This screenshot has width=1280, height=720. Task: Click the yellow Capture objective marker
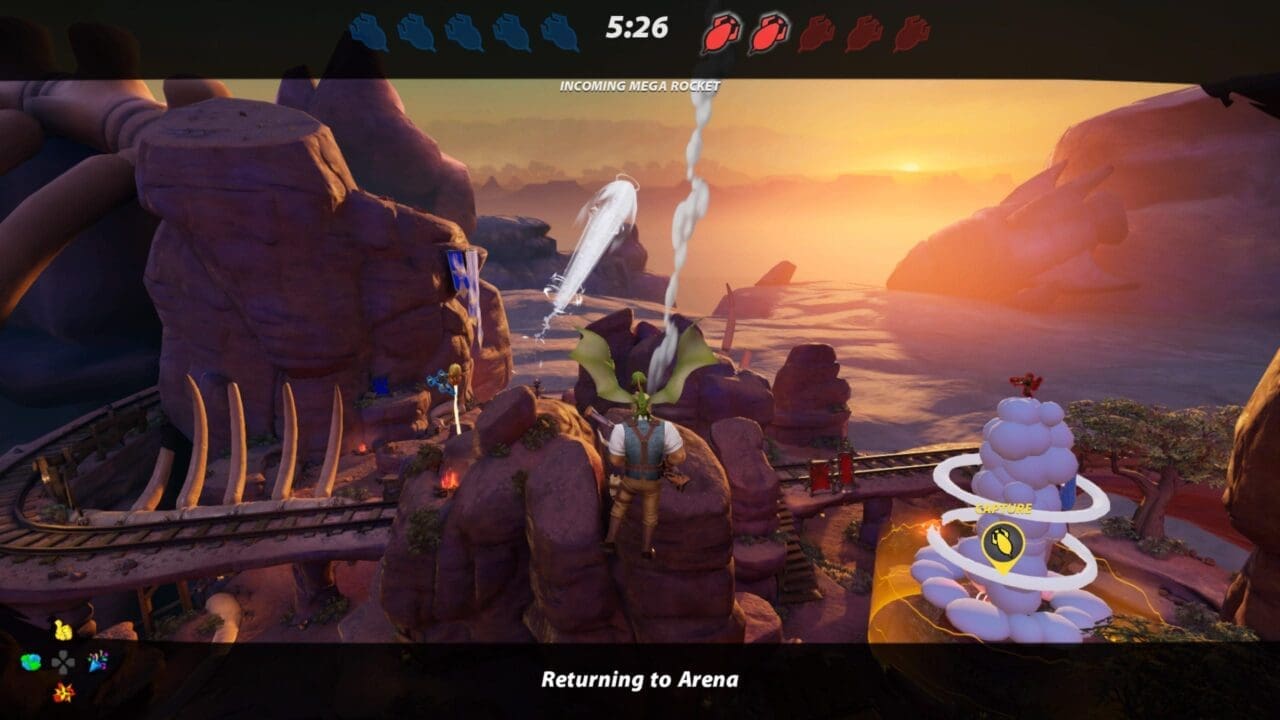(1003, 543)
